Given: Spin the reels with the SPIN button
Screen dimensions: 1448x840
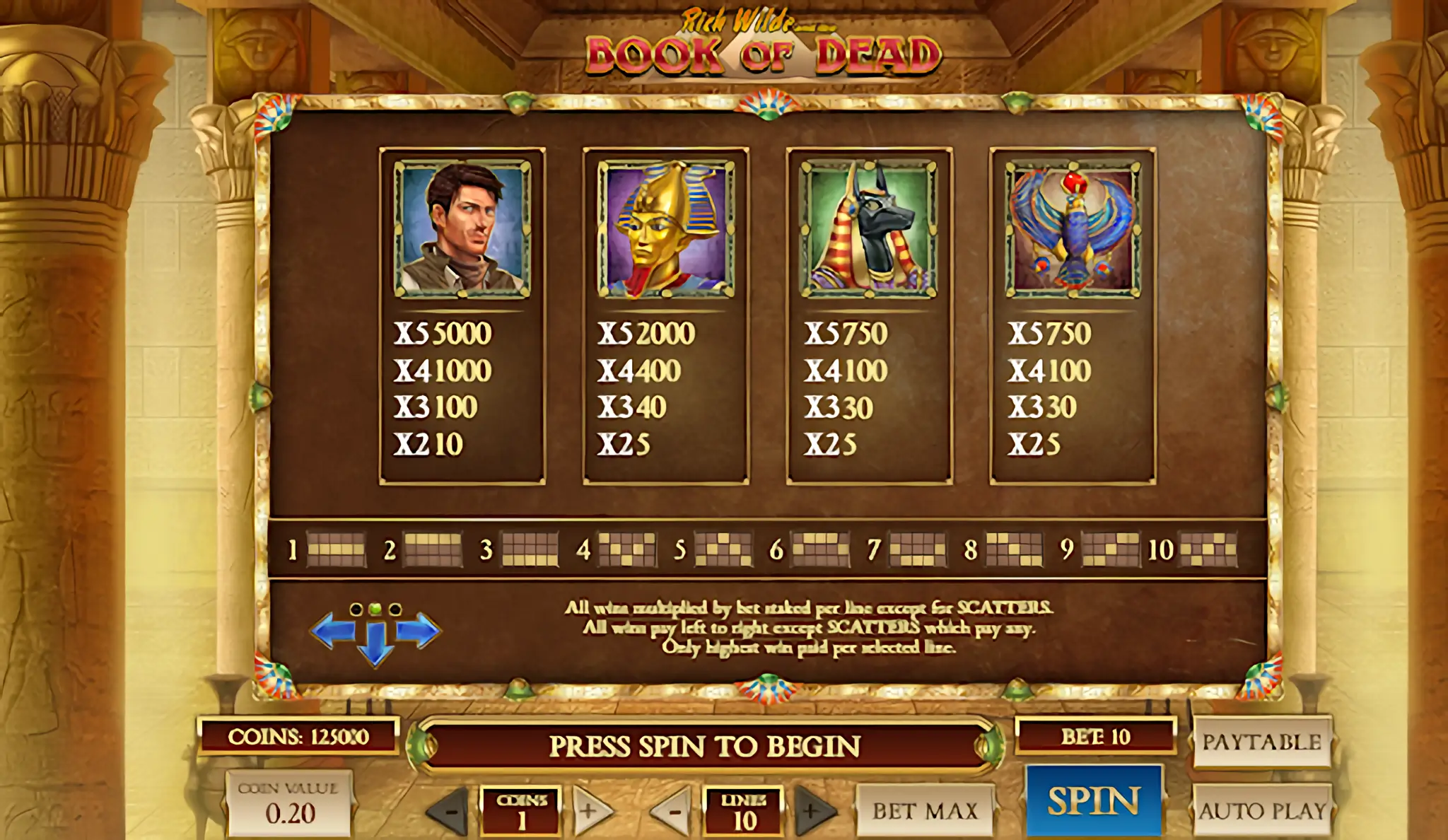Looking at the screenshot, I should tap(1093, 801).
